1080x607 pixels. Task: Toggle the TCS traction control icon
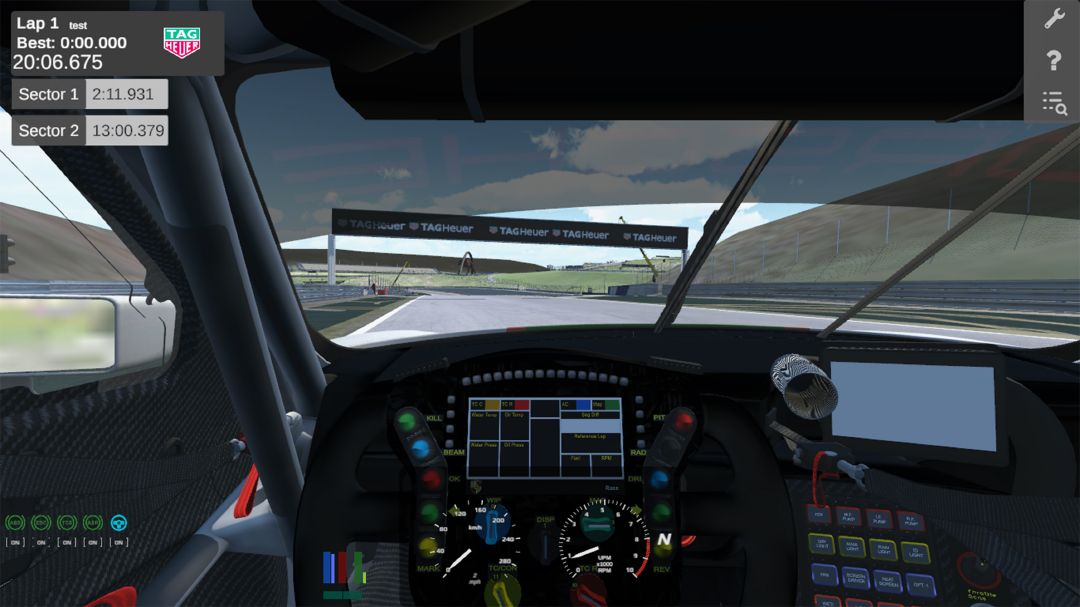(67, 523)
